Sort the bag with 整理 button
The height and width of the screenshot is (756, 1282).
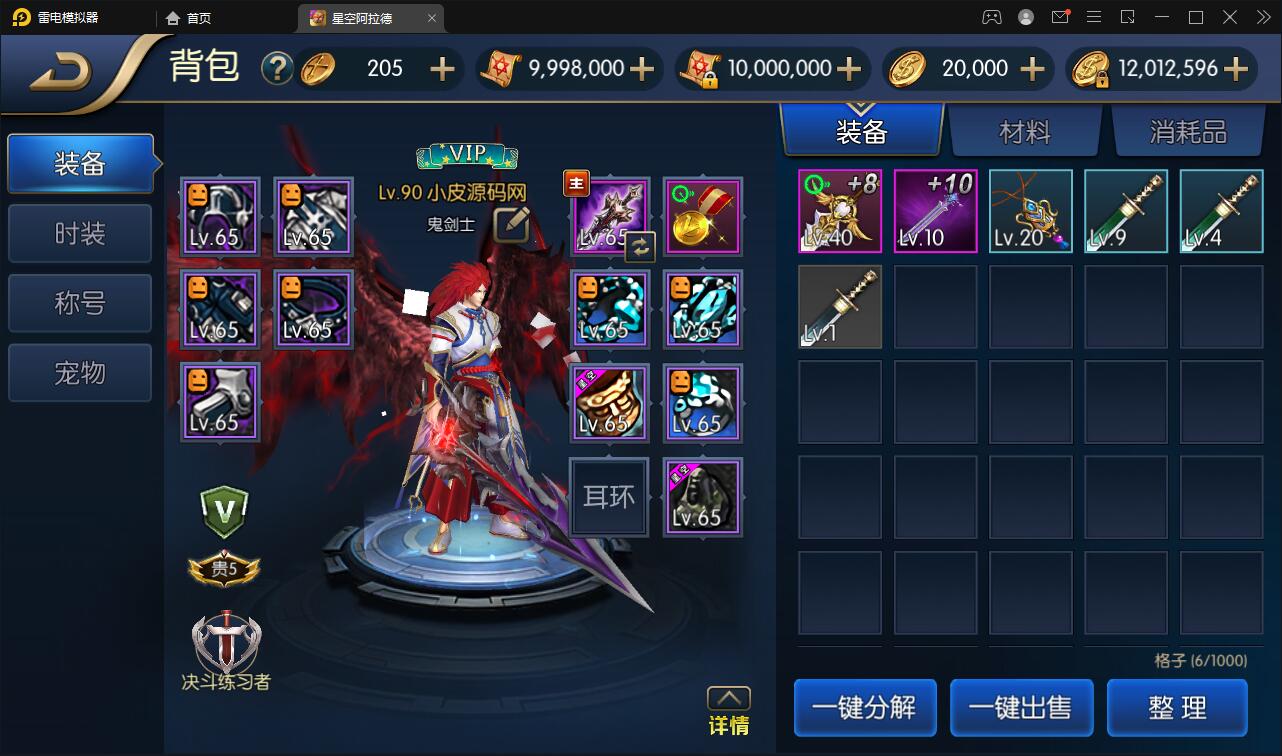pyautogui.click(x=1177, y=707)
